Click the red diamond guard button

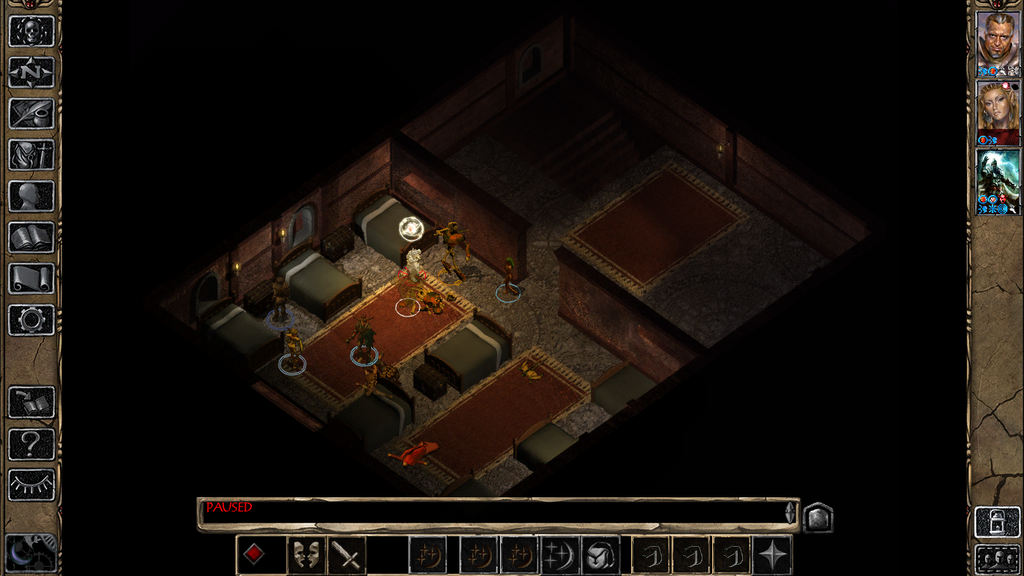255,555
